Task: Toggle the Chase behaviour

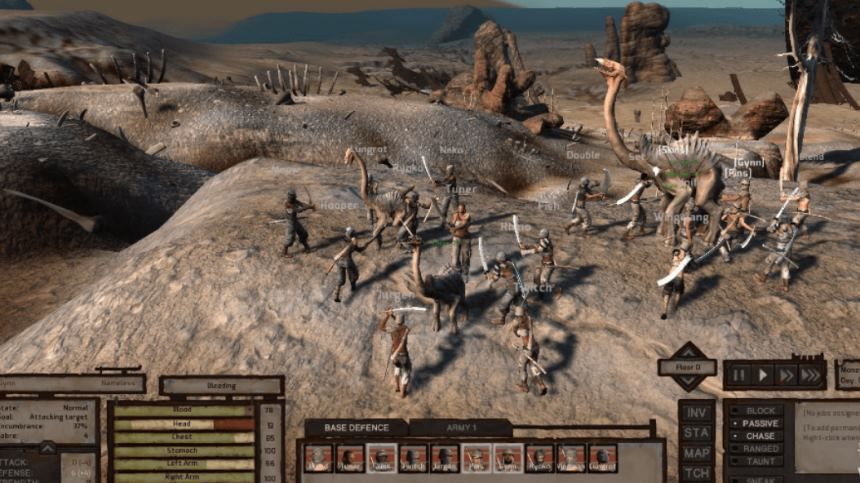Action: 758,436
